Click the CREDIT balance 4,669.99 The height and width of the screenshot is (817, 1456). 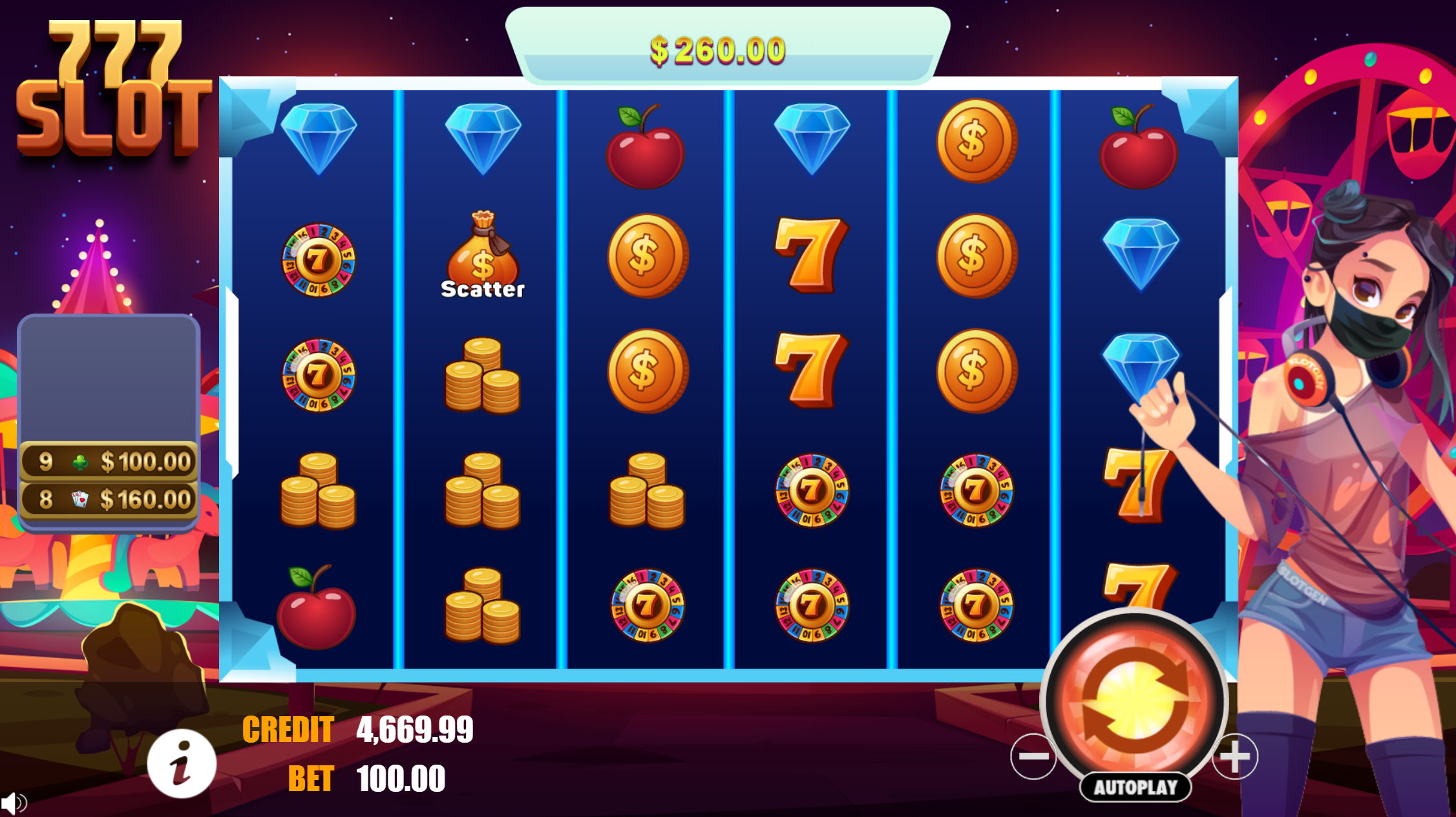(414, 729)
